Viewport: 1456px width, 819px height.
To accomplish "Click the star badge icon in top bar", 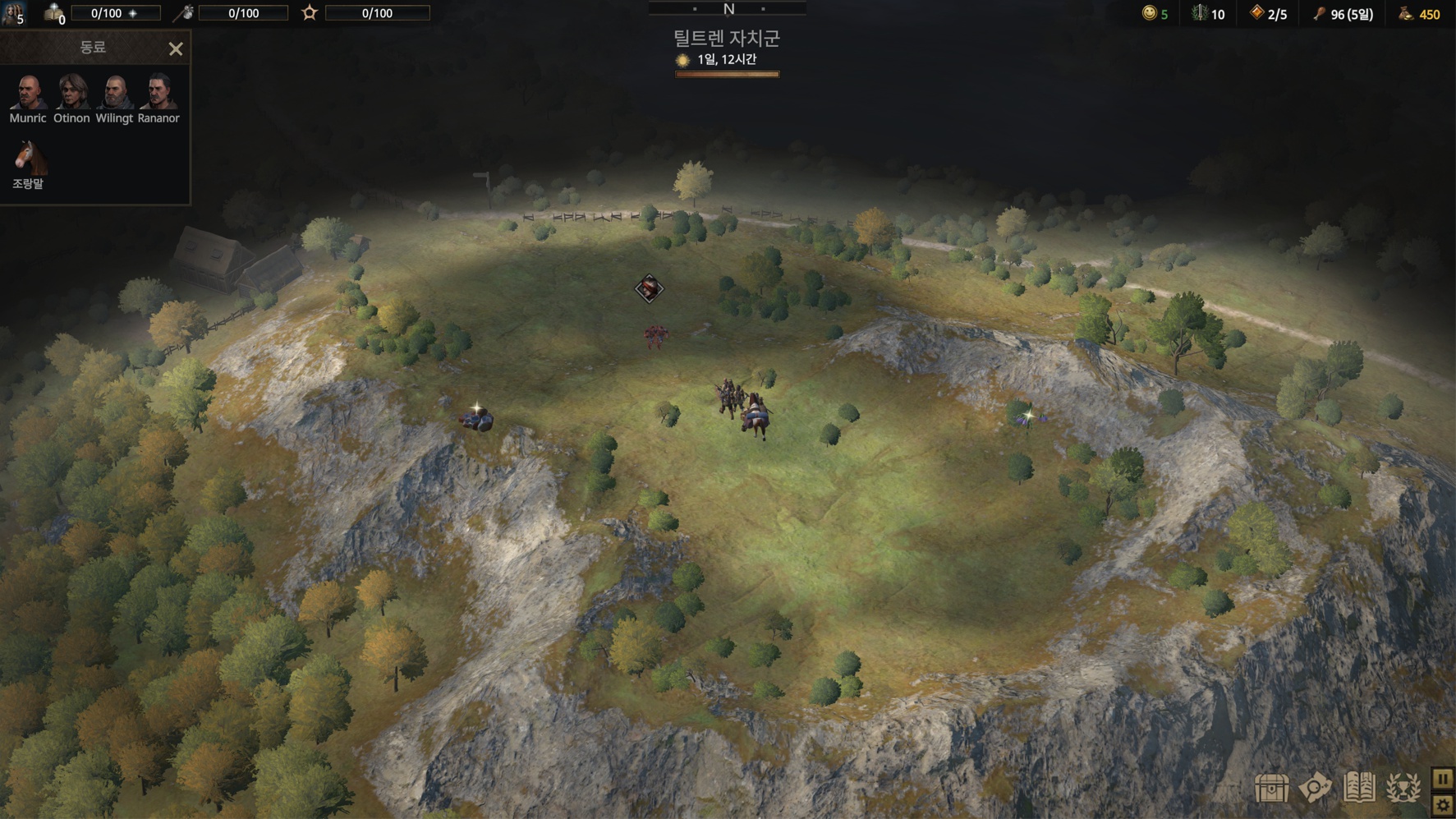I will tap(310, 13).
